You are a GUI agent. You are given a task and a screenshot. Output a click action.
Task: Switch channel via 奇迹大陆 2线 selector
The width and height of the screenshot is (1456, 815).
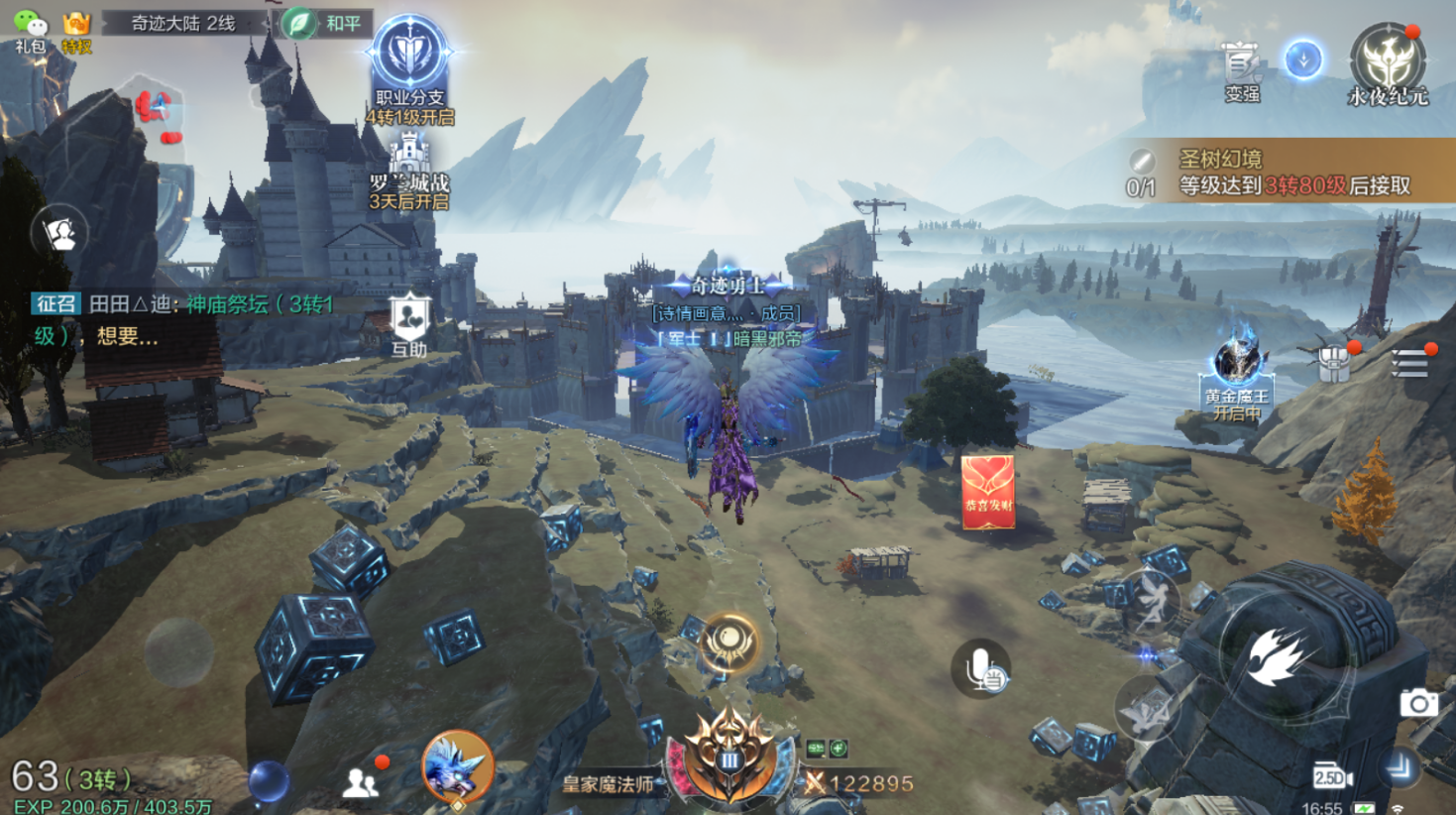(x=184, y=23)
